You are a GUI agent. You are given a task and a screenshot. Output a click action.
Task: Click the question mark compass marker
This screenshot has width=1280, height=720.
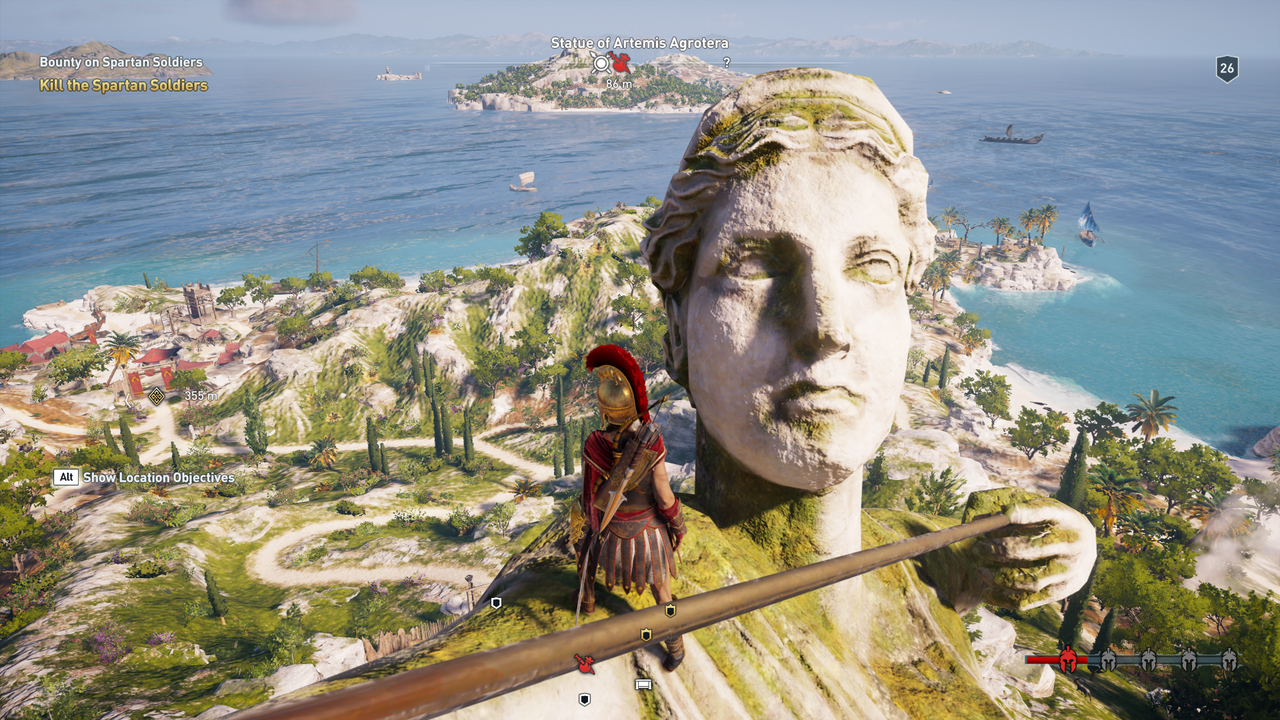[726, 62]
